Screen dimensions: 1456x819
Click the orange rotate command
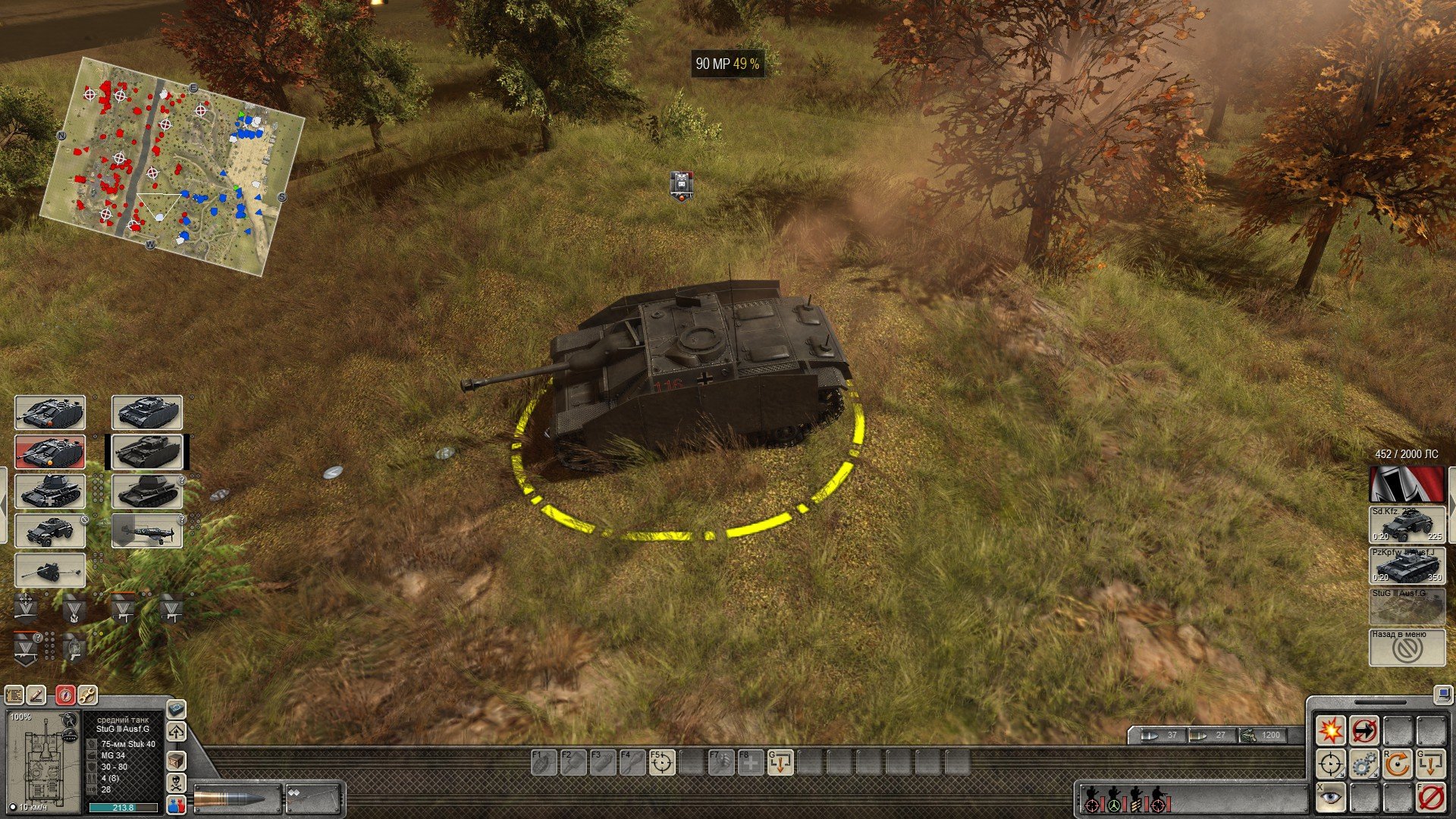tap(1397, 764)
